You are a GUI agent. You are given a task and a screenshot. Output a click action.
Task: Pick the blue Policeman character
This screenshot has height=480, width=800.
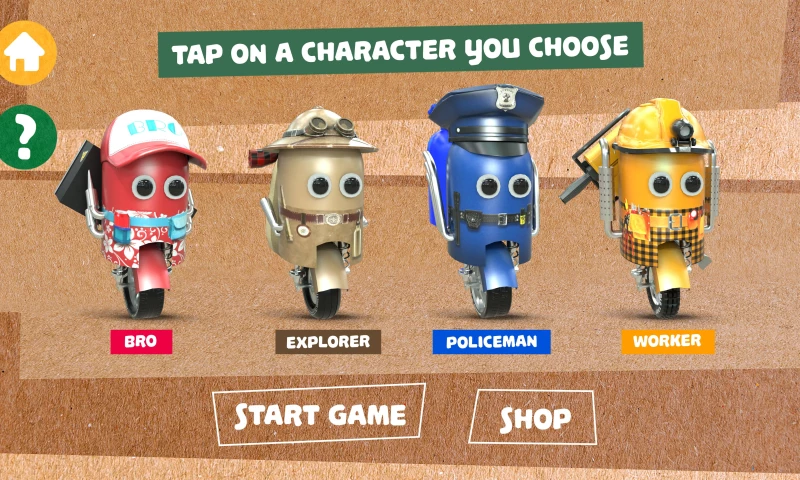[x=490, y=200]
